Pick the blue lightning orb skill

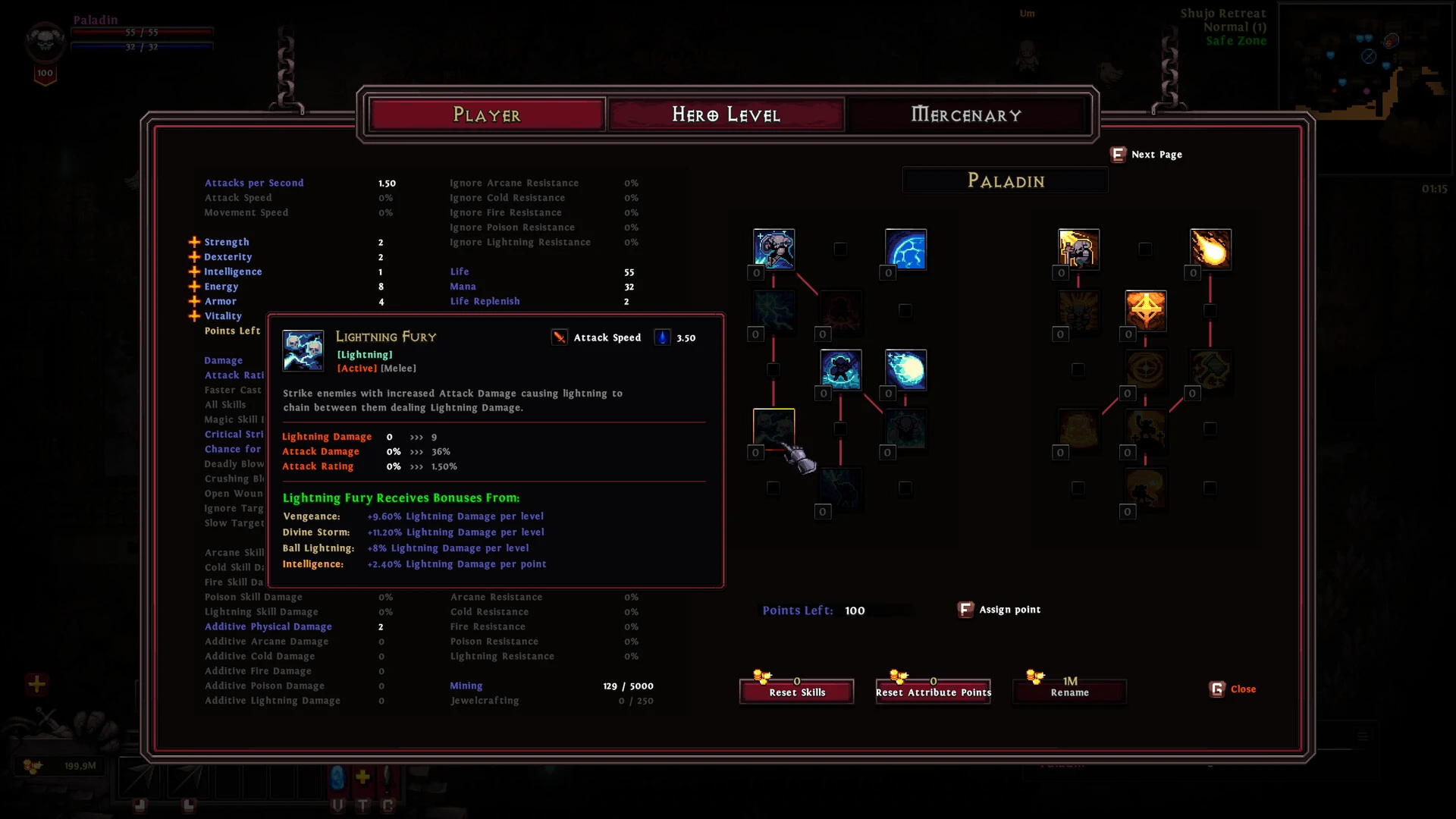click(x=905, y=370)
